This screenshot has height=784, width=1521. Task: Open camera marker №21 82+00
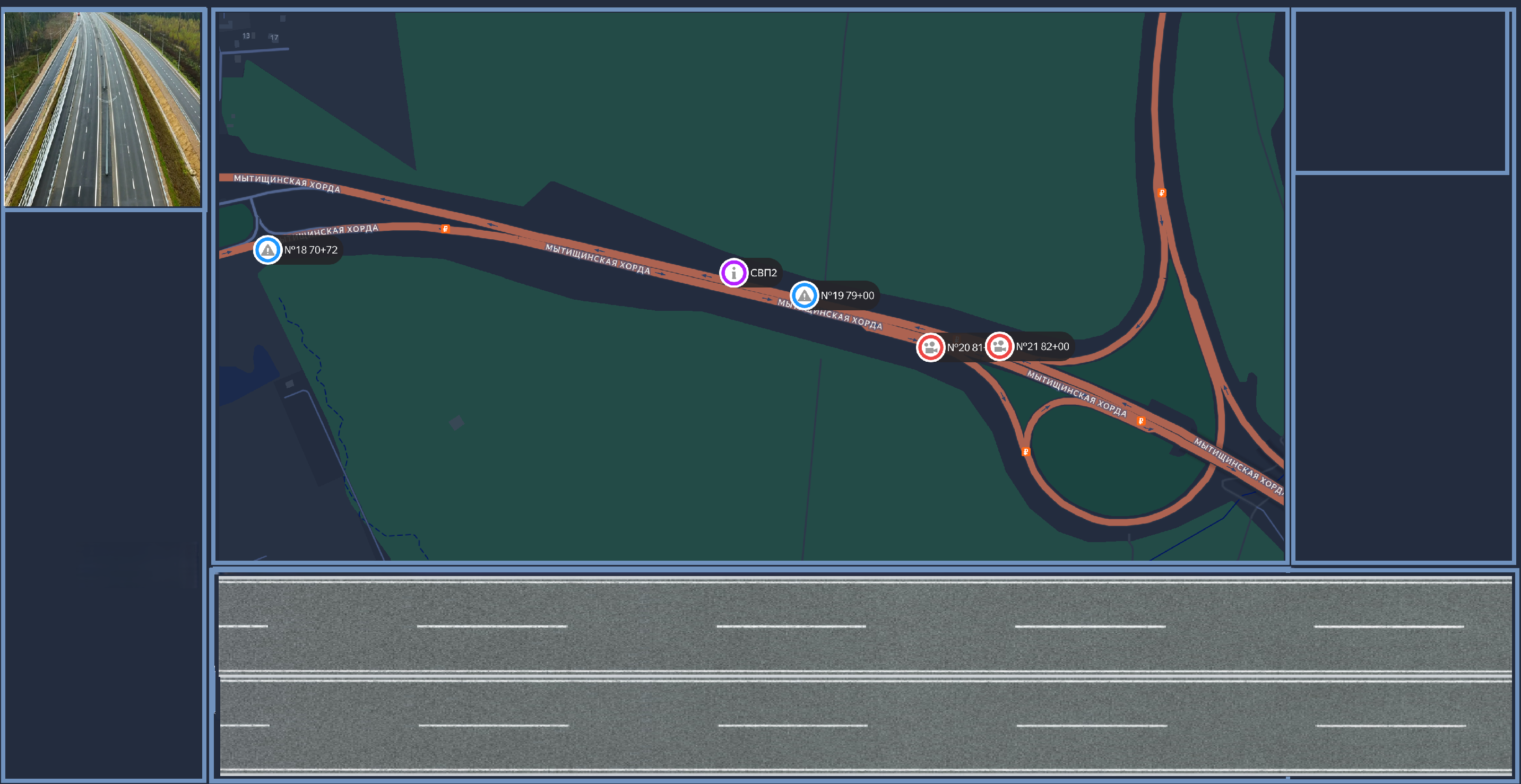(x=999, y=346)
